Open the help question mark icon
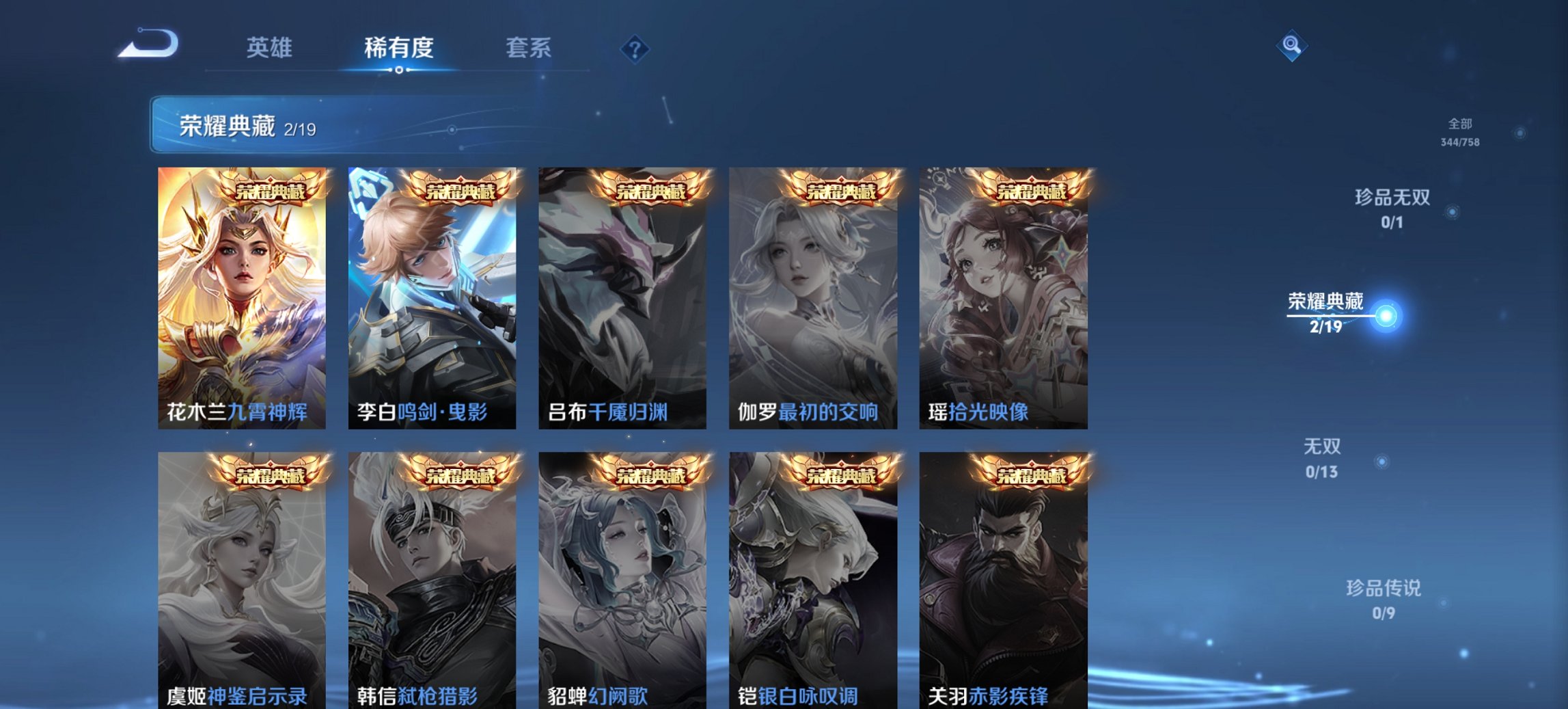This screenshot has width=1568, height=709. pos(634,48)
